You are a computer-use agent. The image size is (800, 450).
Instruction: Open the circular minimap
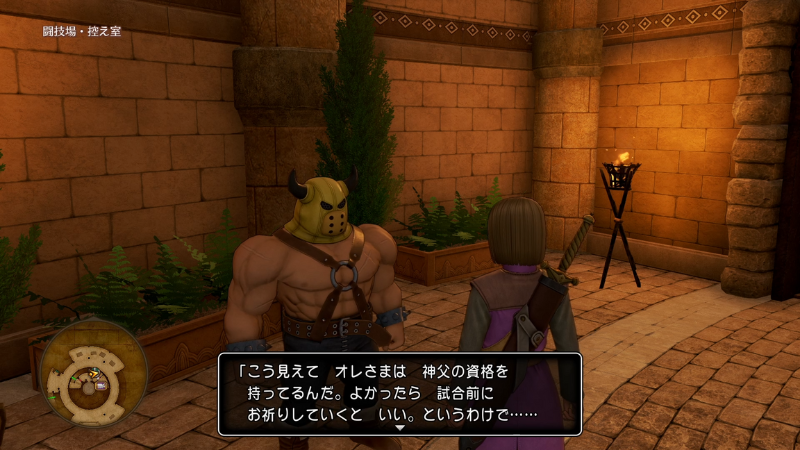[93, 372]
